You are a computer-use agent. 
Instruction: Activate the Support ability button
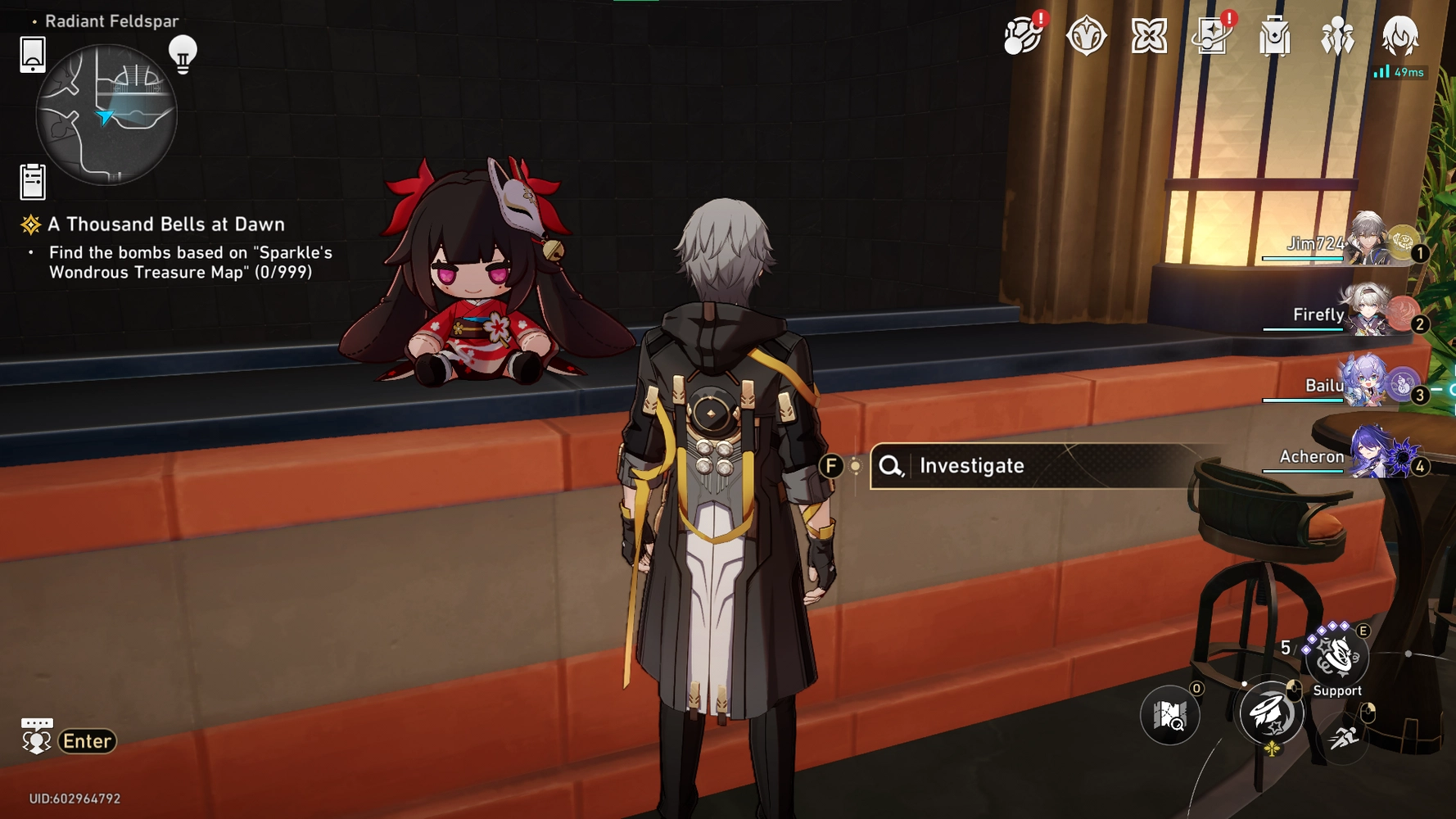pos(1337,660)
